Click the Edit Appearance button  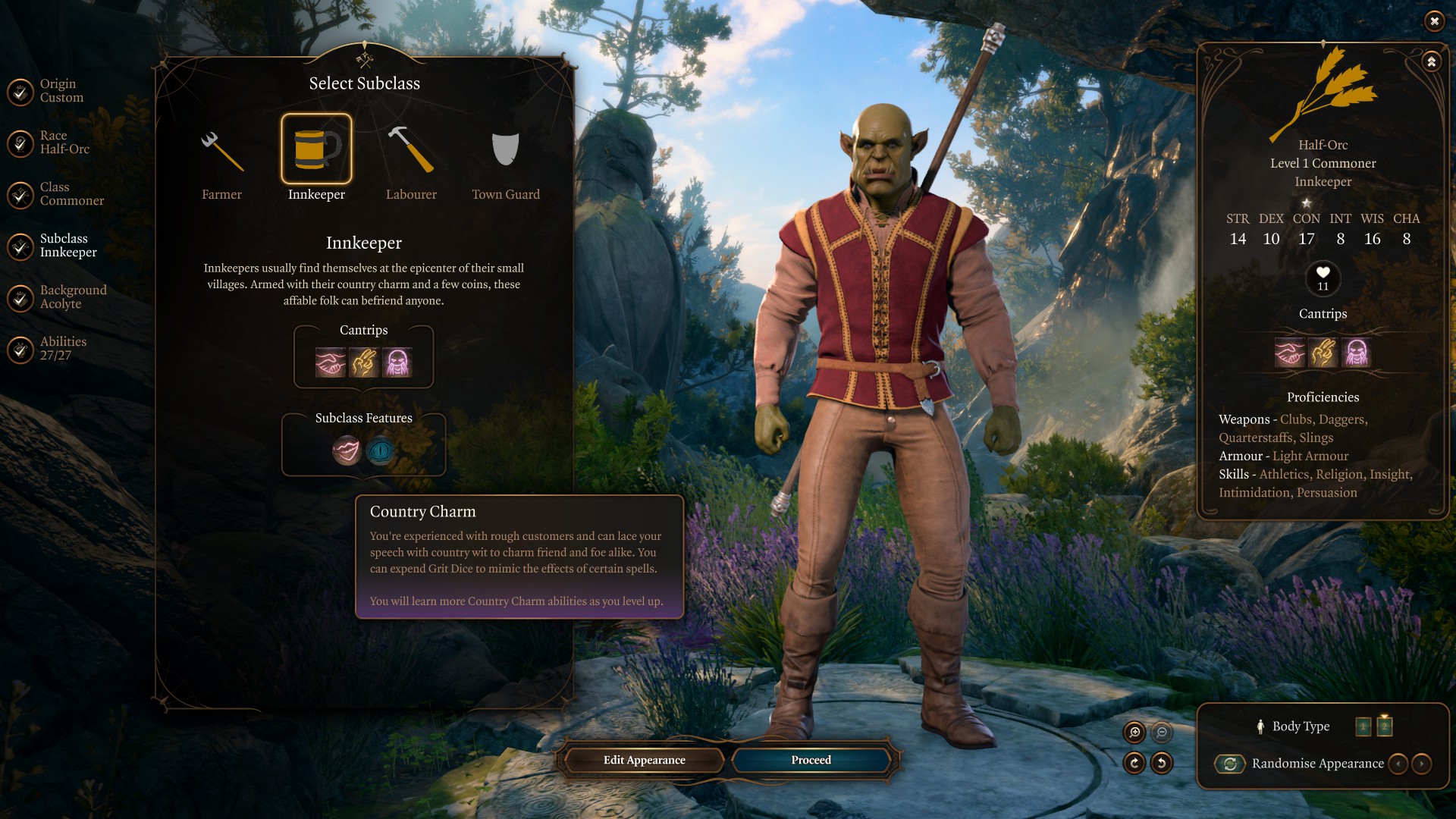pyautogui.click(x=644, y=760)
